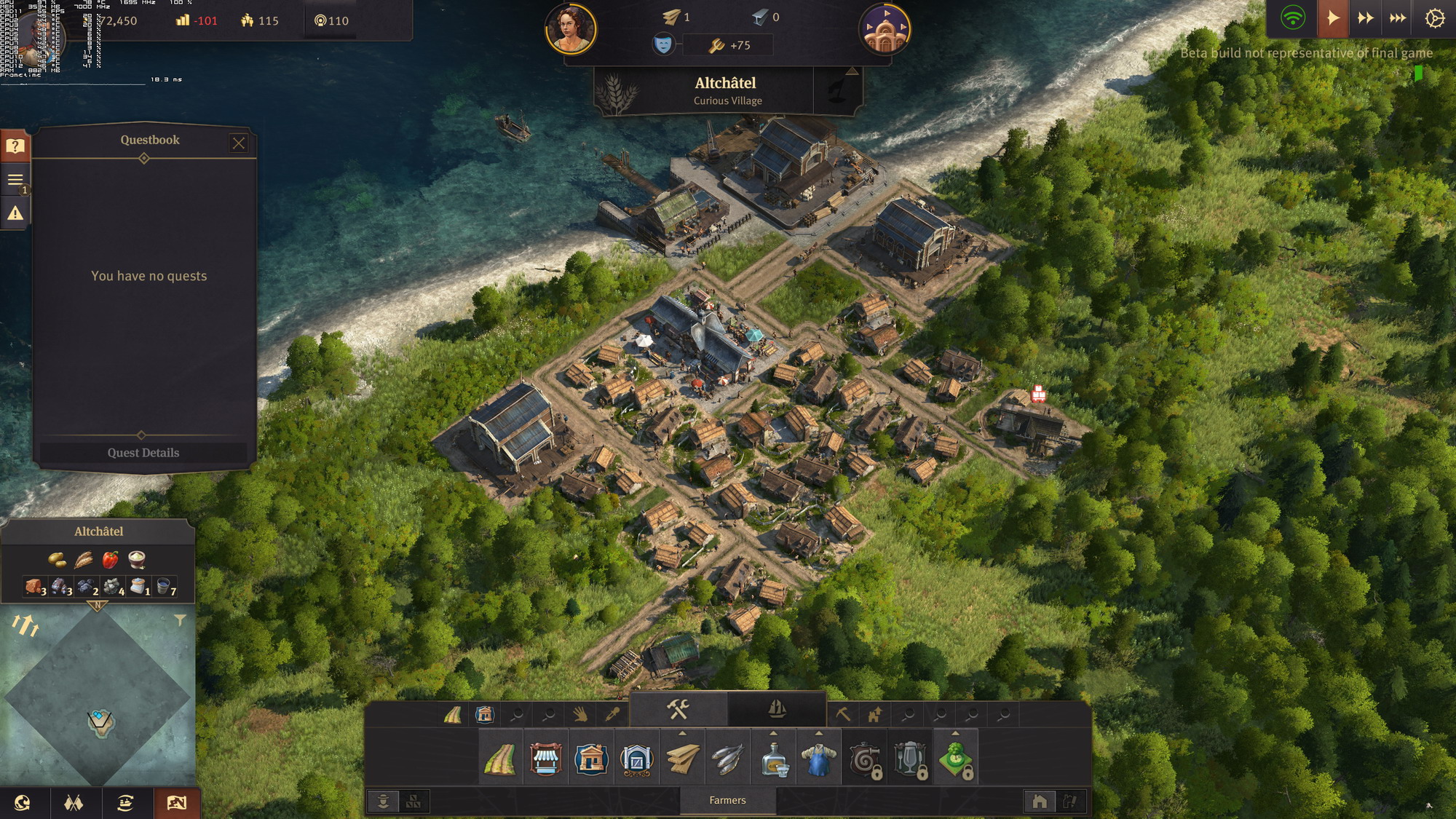Open the crossed flags diplomacy menu
Screen dimensions: 1456x819
(x=74, y=803)
